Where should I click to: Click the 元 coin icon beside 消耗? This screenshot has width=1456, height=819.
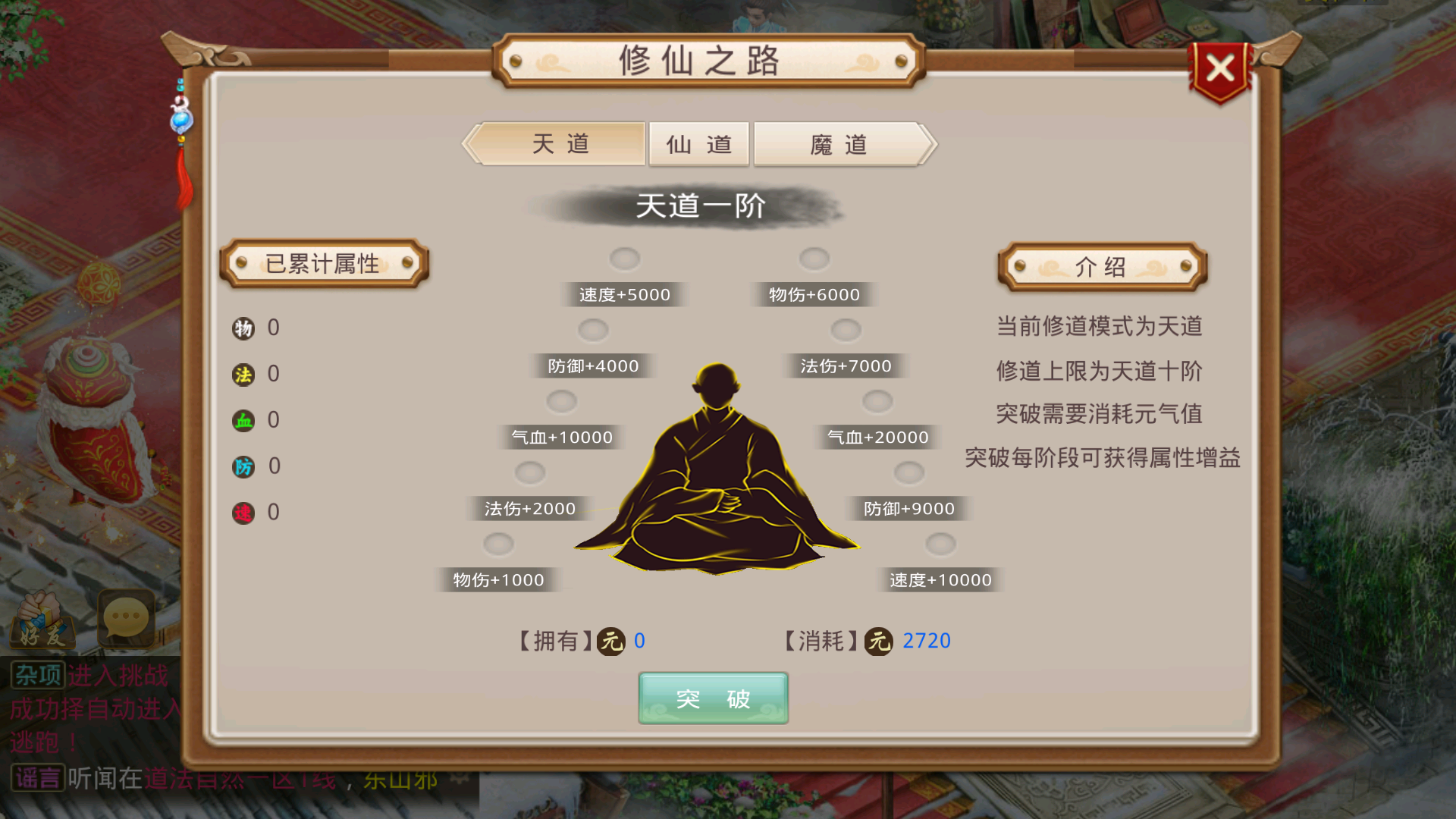880,641
